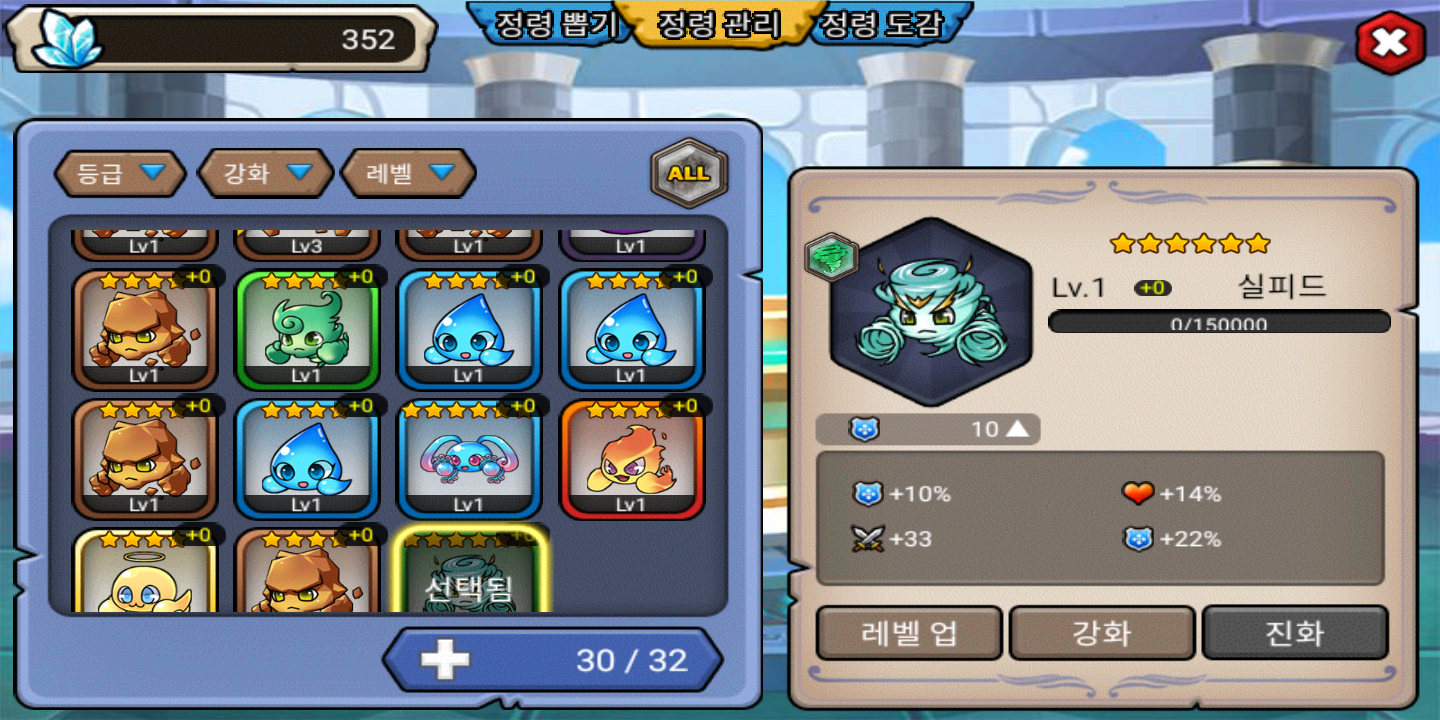Expand the shield stat arrow showing 10
This screenshot has width=1440, height=720.
[1016, 429]
